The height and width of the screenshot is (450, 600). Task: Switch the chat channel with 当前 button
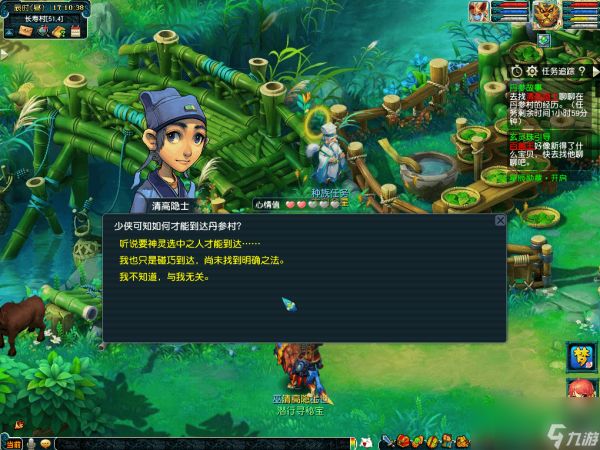pos(11,443)
